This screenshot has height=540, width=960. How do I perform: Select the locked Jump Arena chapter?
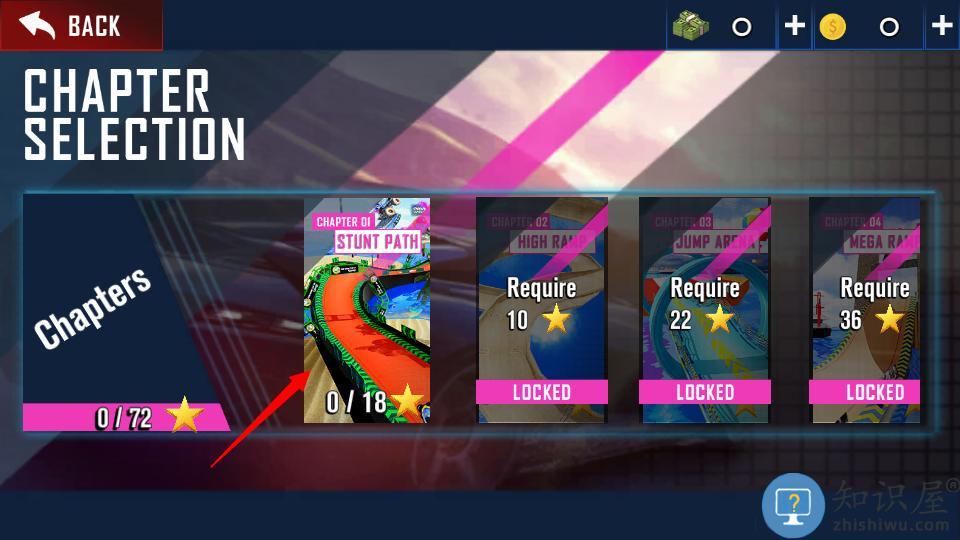704,310
